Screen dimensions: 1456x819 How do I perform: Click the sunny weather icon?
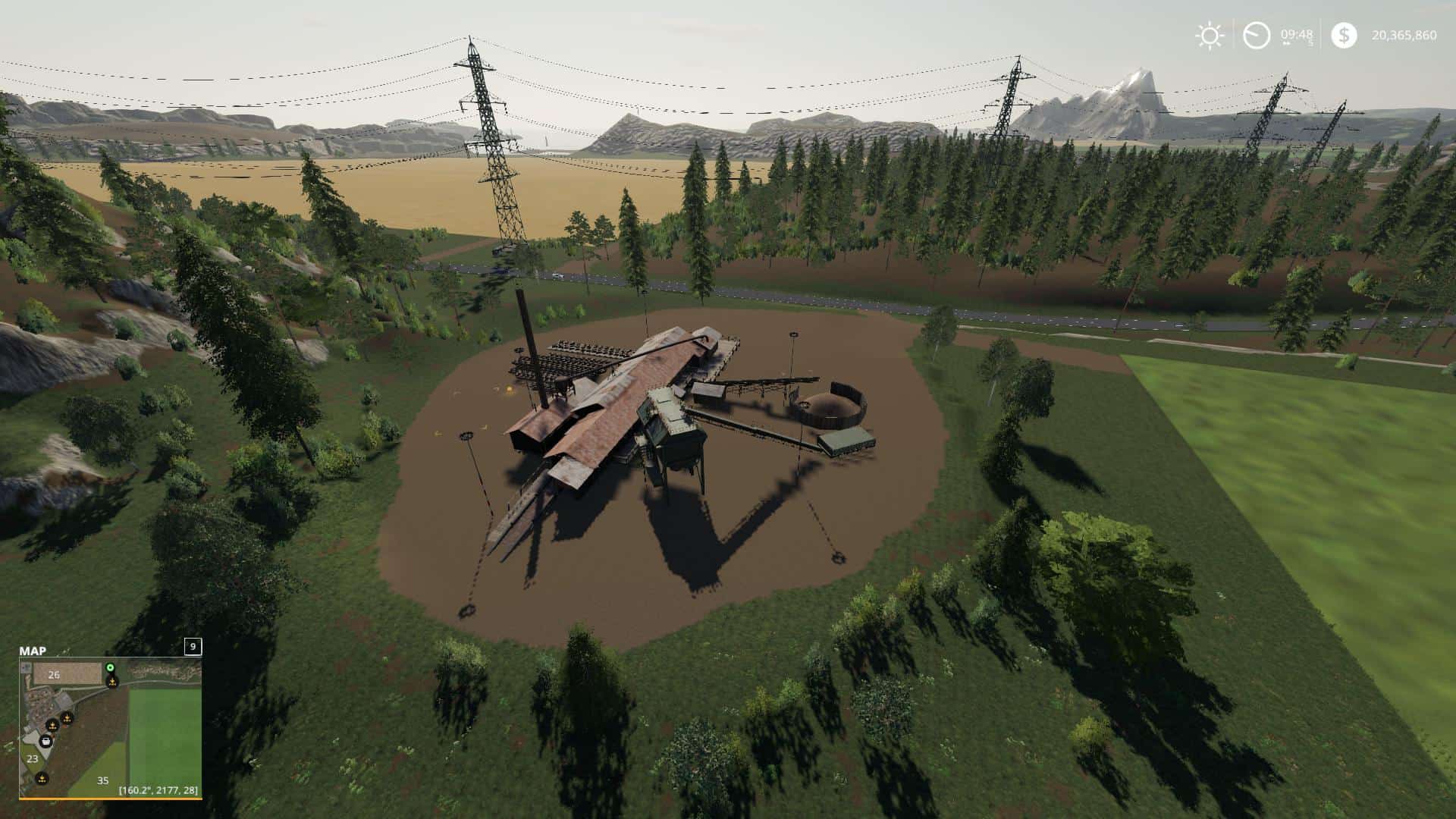(1209, 36)
